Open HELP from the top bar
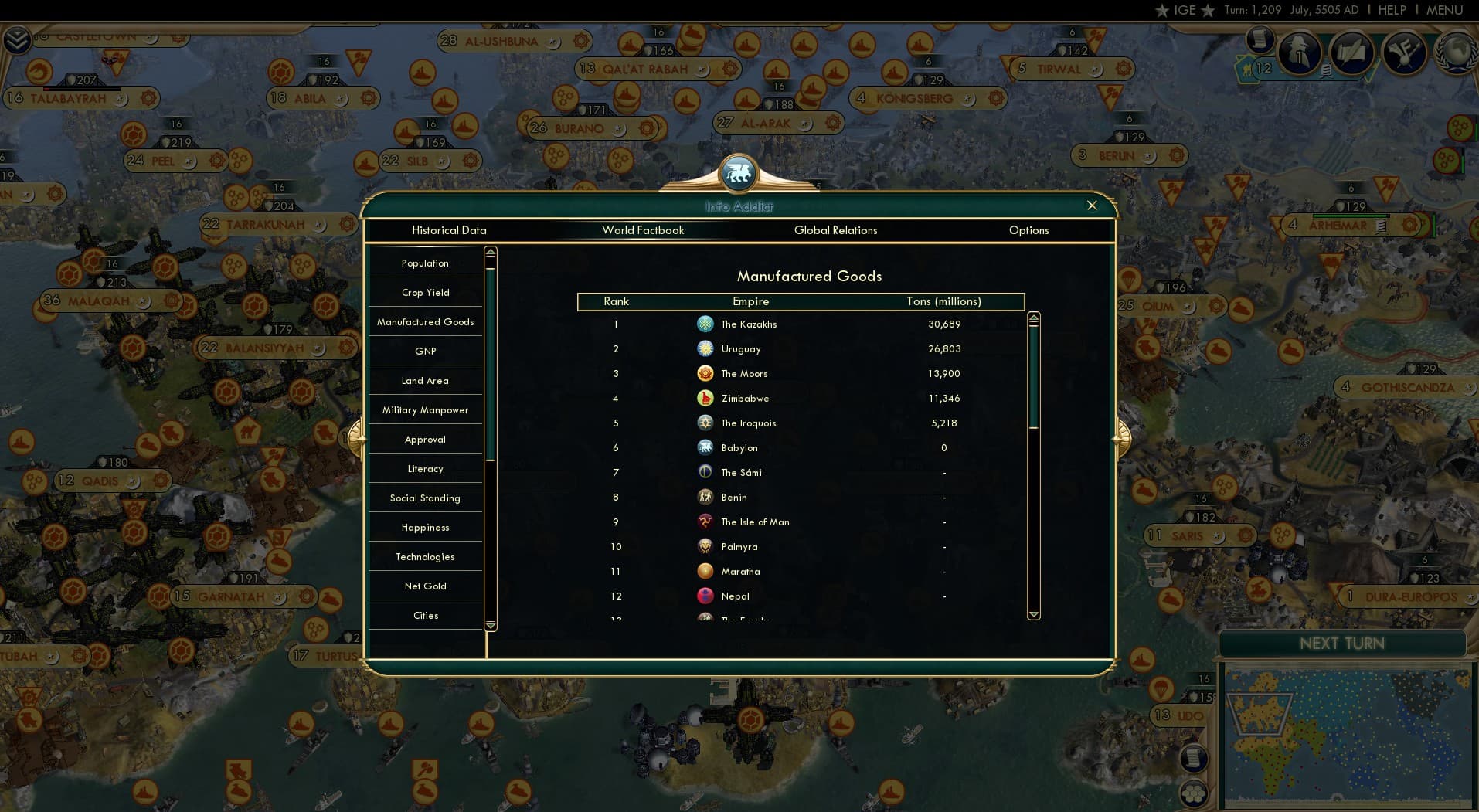 click(x=1392, y=10)
